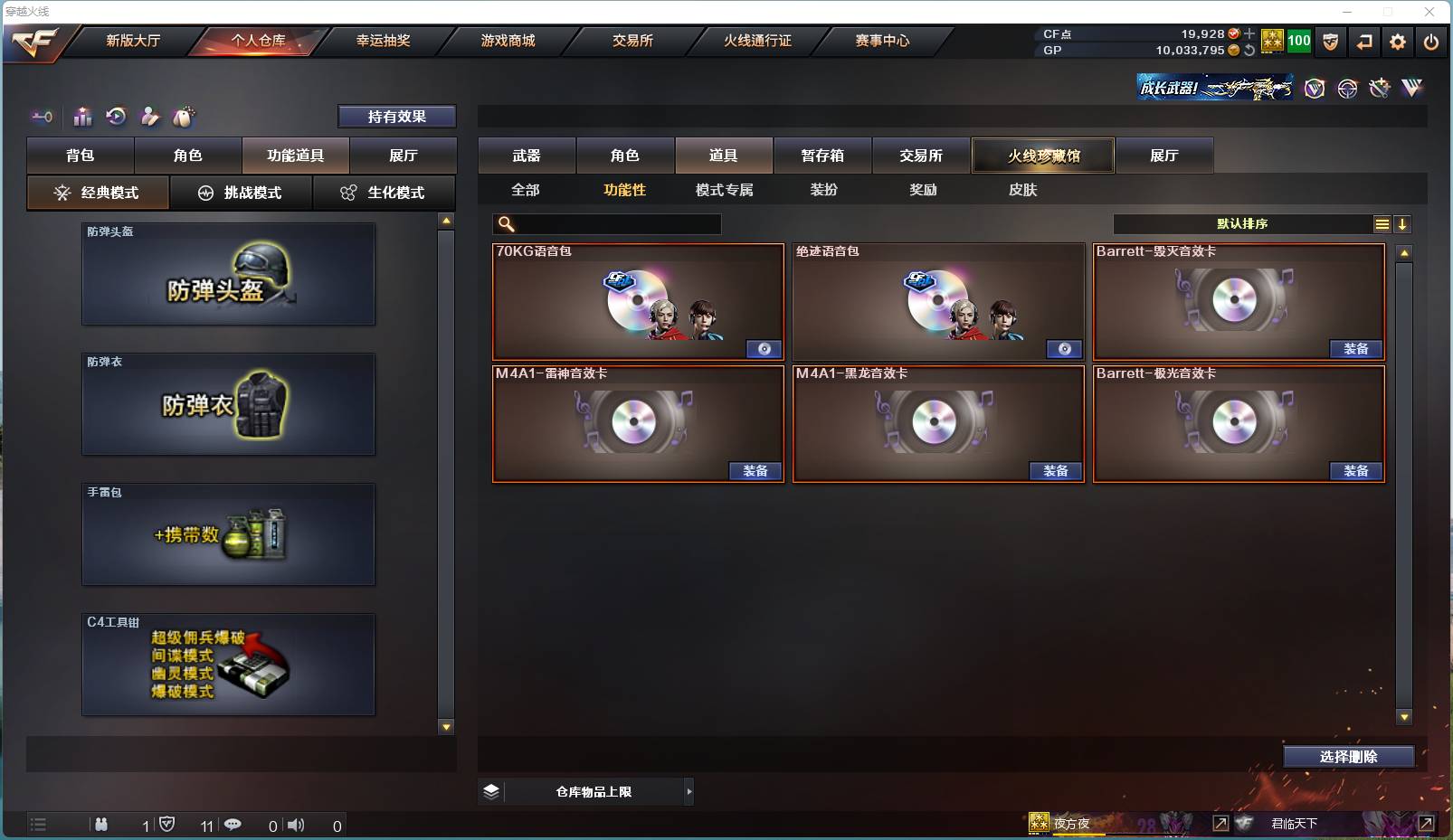
Task: Select the key icon in the left toolbar
Action: coord(42,117)
